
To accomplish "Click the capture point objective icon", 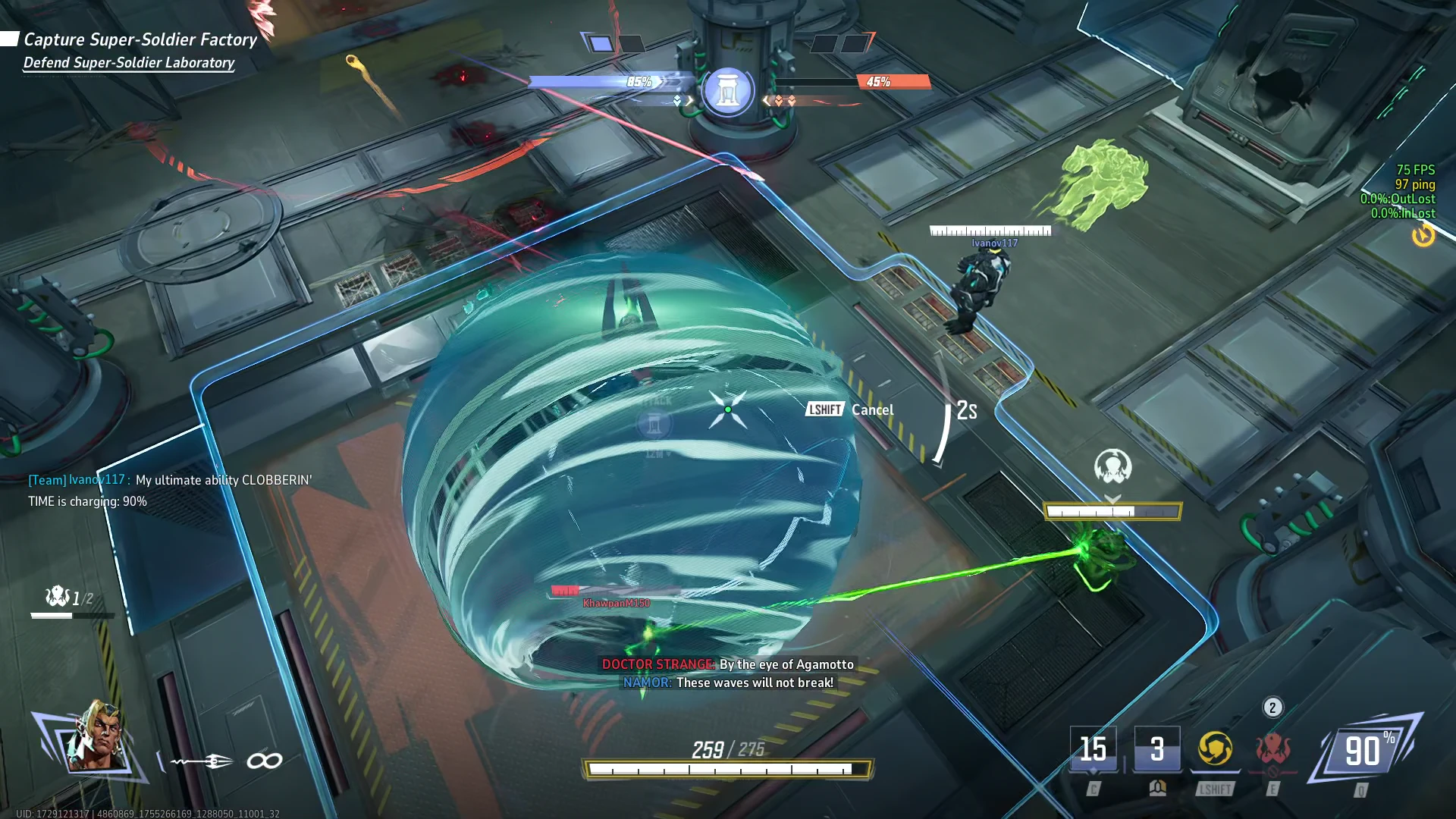I will (727, 91).
